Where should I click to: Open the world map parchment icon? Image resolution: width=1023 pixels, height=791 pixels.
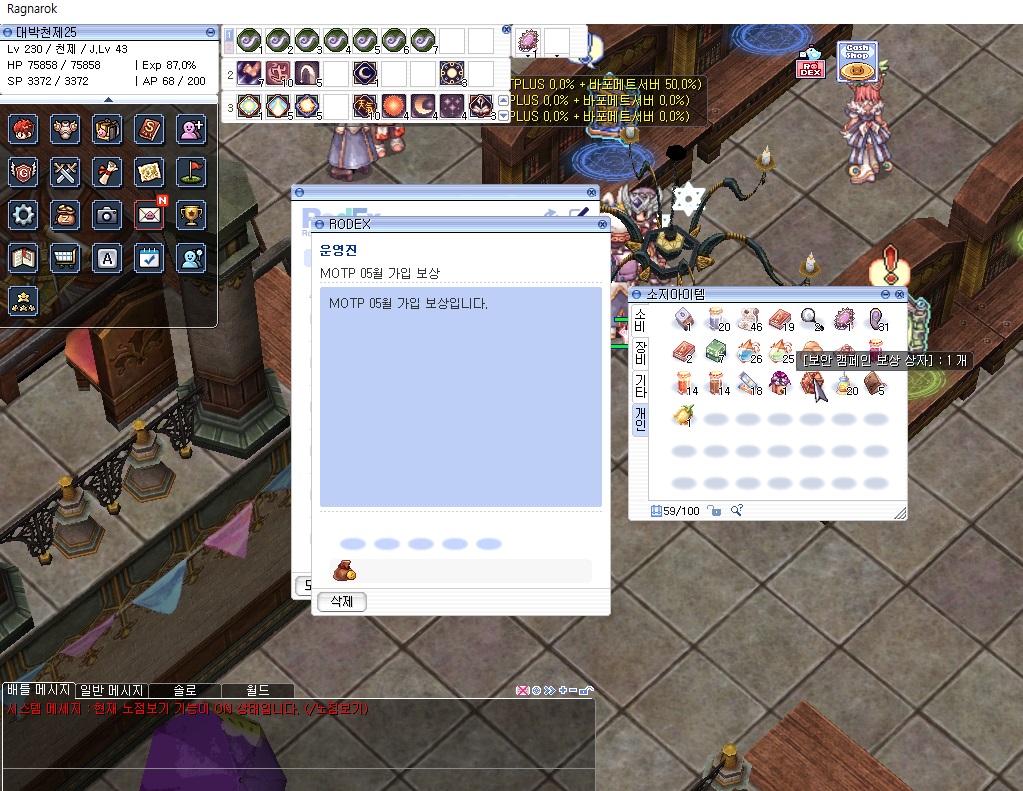coord(149,171)
